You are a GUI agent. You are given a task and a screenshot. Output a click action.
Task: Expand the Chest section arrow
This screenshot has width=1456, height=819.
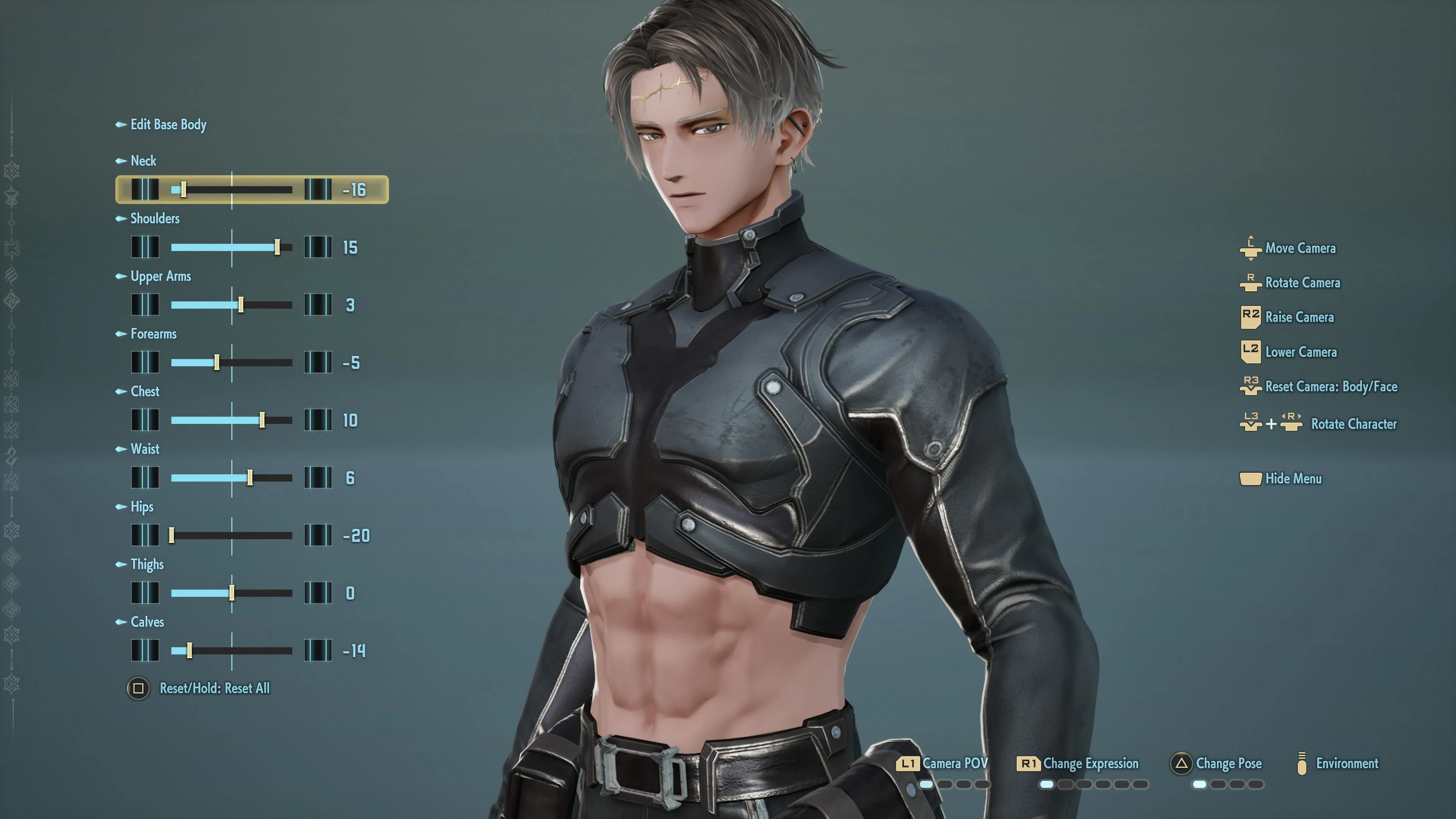click(121, 391)
